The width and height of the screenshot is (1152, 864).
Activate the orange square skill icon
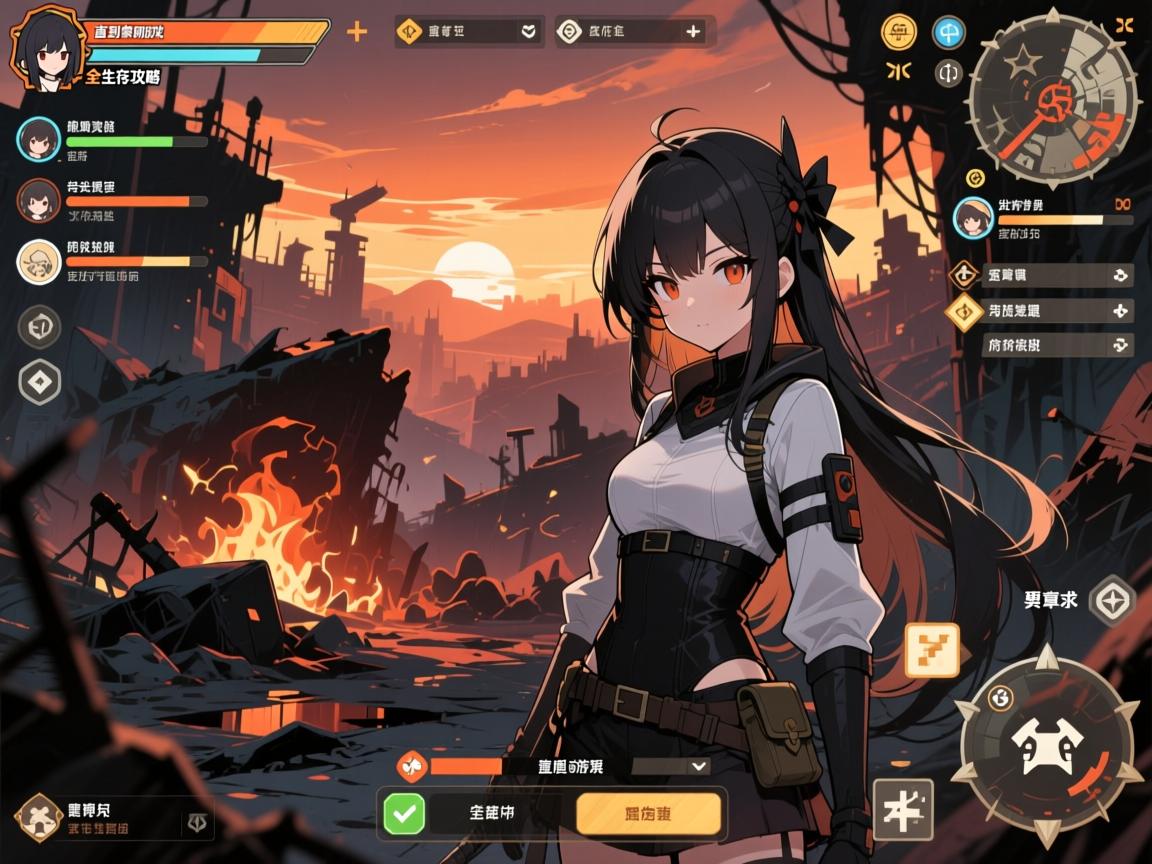pos(931,649)
